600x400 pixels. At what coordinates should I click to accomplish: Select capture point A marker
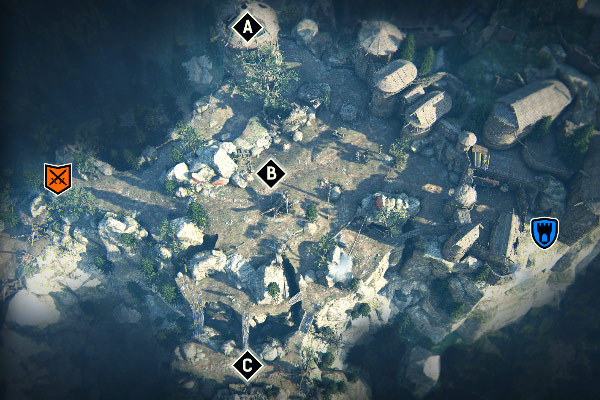pyautogui.click(x=247, y=28)
